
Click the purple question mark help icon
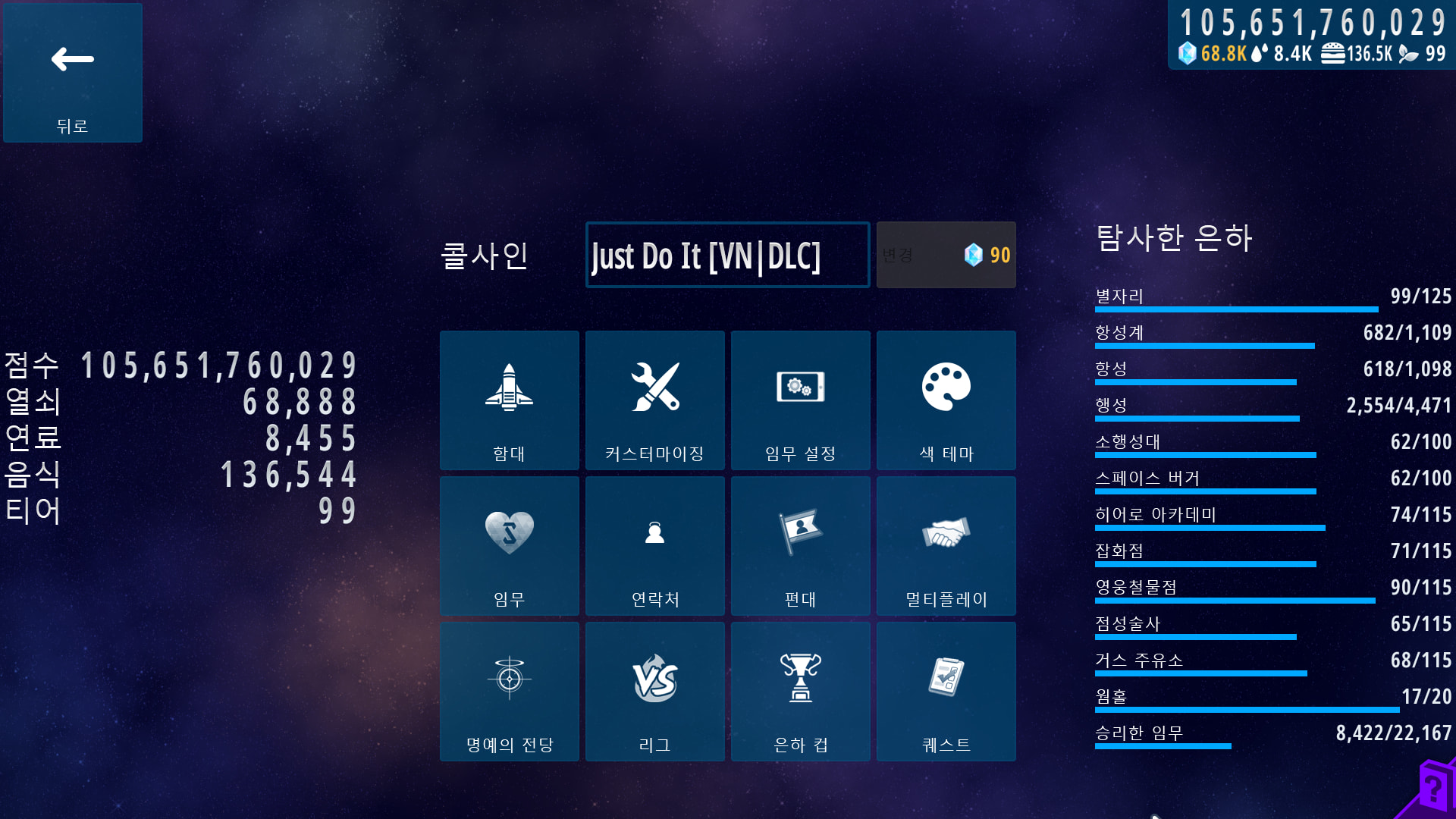click(1432, 790)
